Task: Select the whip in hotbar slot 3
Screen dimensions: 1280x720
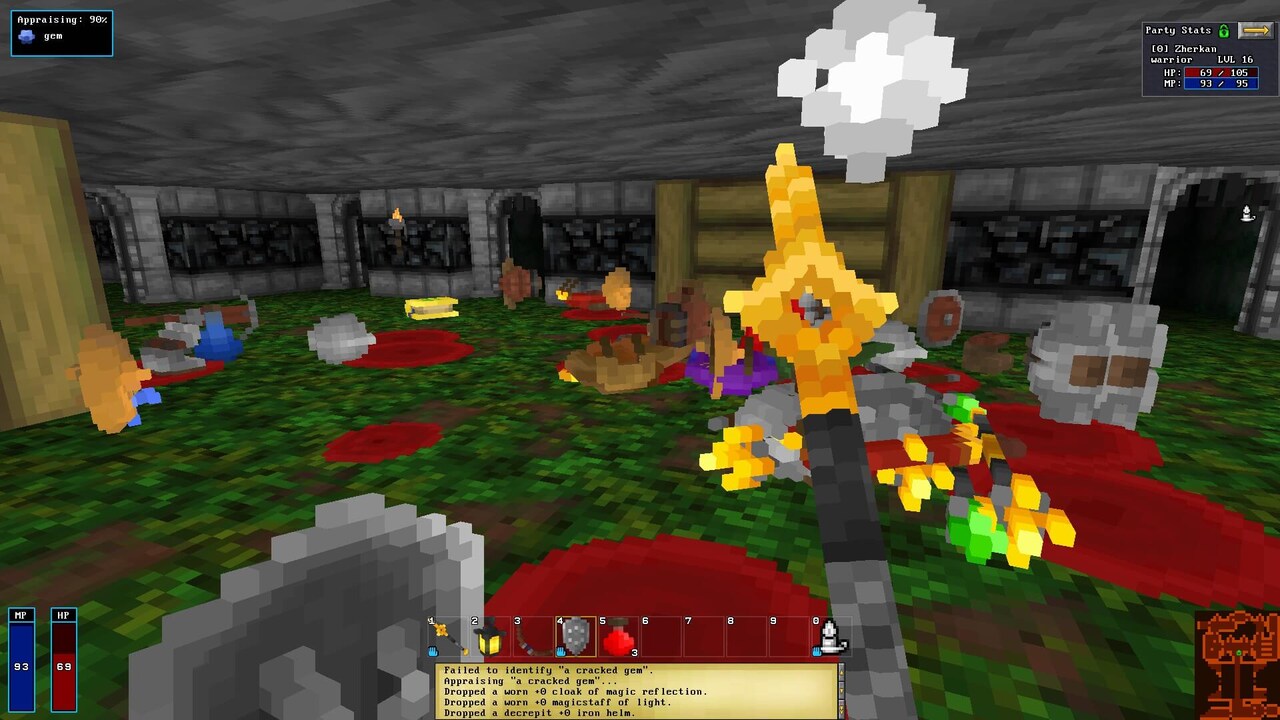Action: tap(532, 638)
